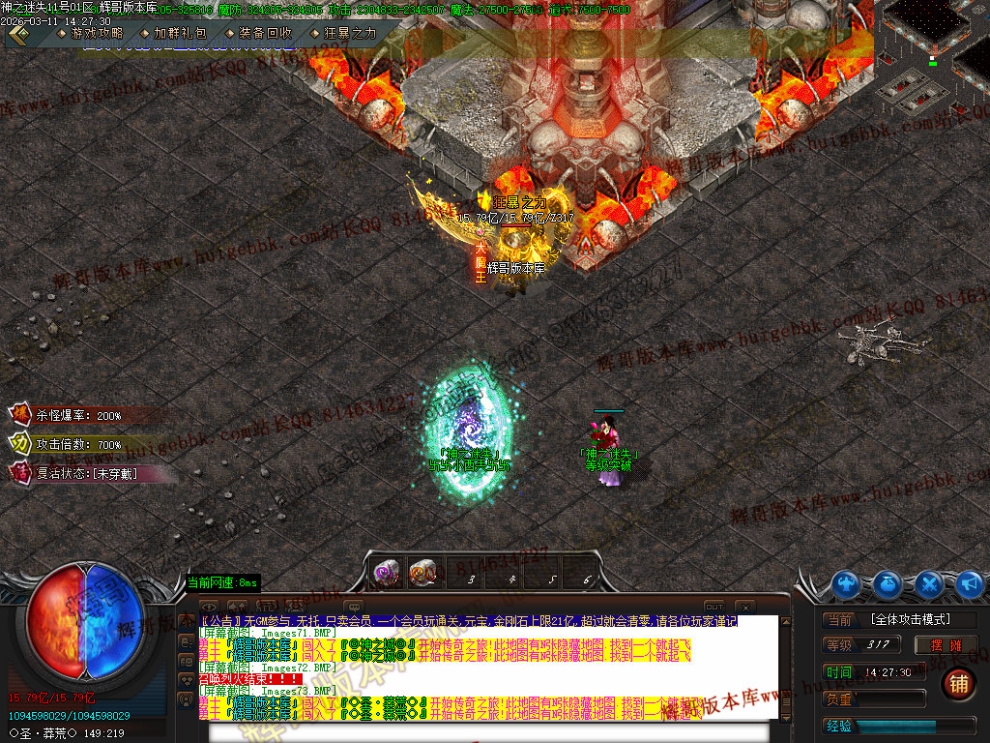Viewport: 990px width, 743px height.
Task: Open the 游戏攻略 game guide menu
Action: 97,33
